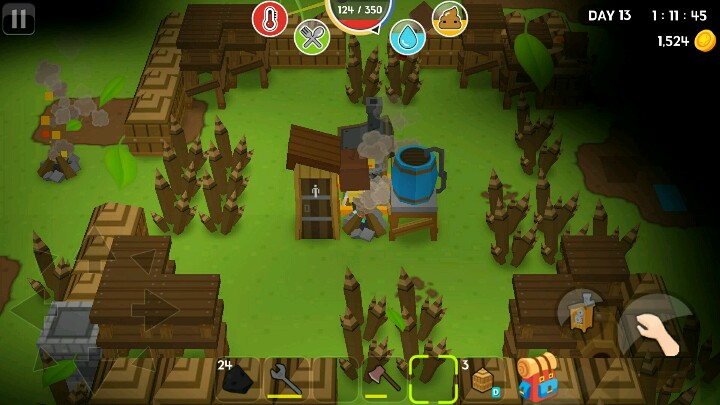Check the temperature thermometer icon
Image resolution: width=720 pixels, height=405 pixels.
270,18
